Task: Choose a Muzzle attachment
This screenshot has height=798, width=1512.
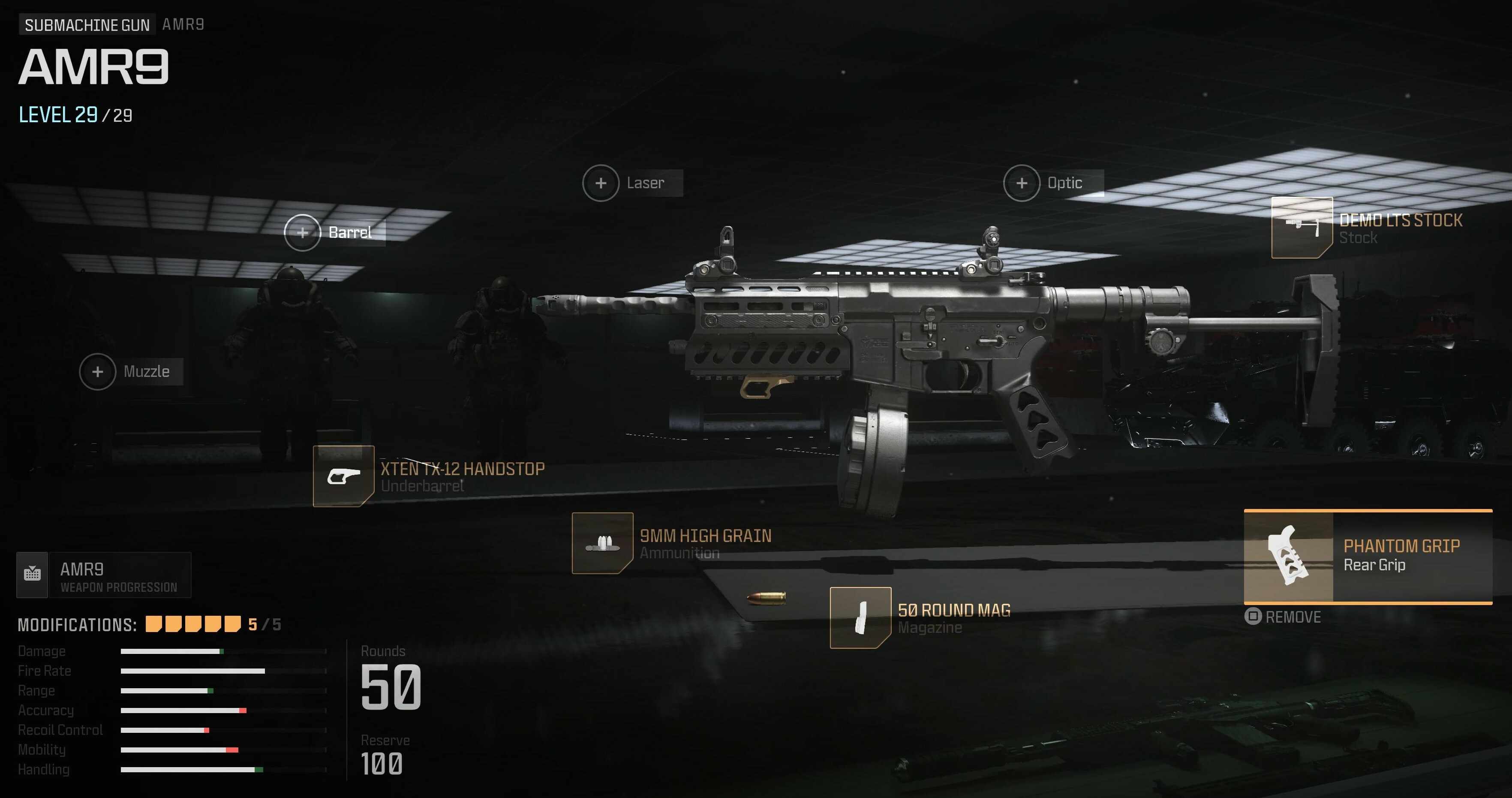Action: [x=97, y=372]
